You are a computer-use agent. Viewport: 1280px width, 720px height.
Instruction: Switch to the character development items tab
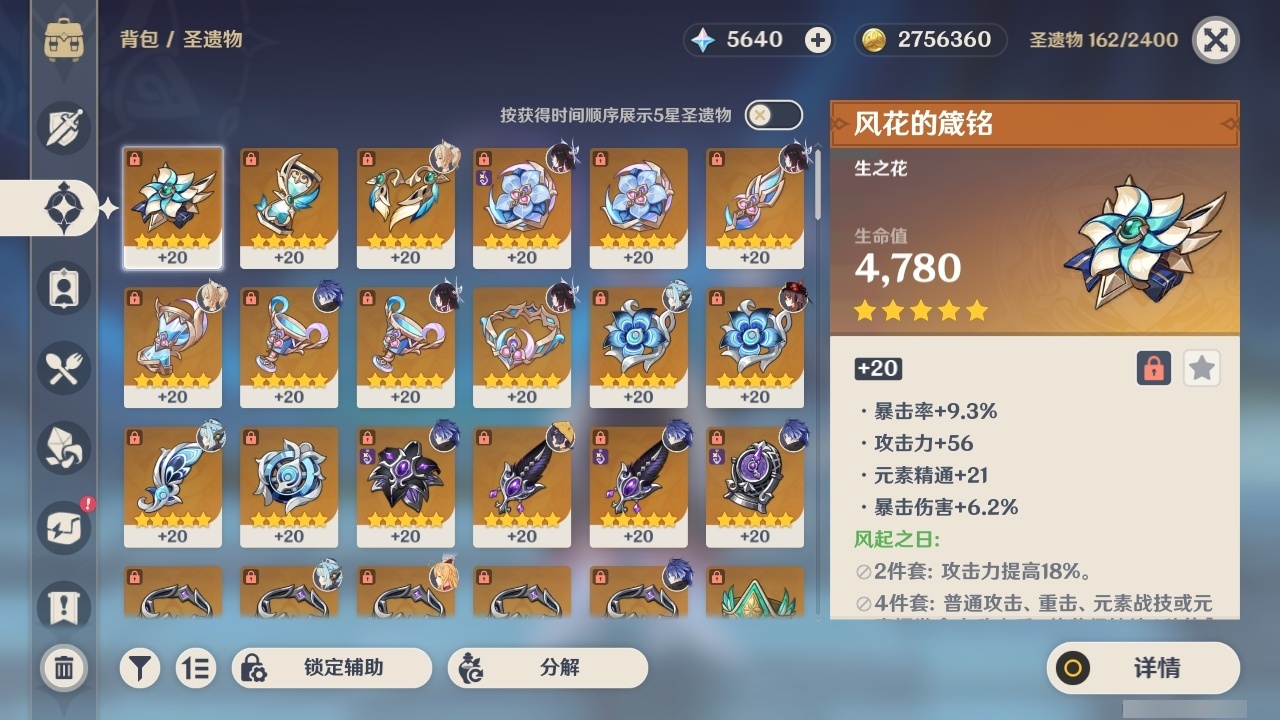pos(62,288)
